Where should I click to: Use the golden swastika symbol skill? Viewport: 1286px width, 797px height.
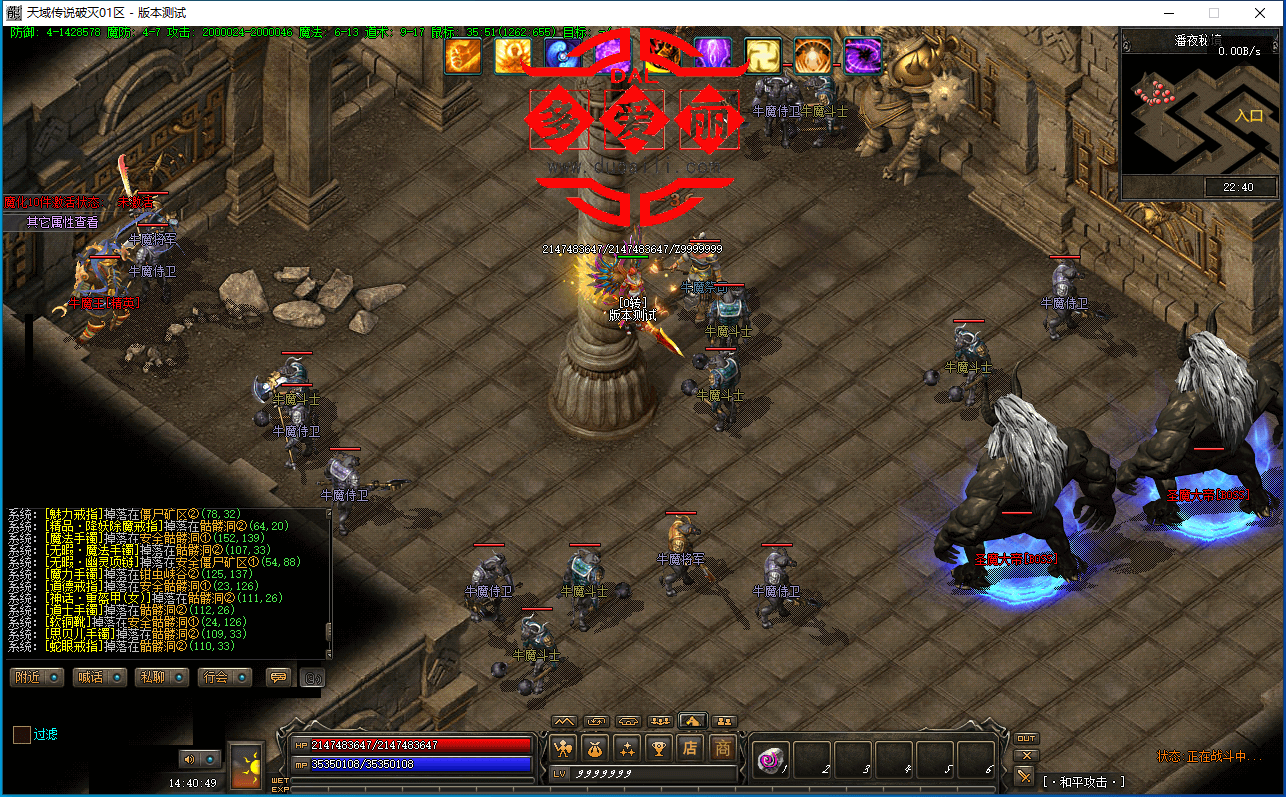(x=762, y=55)
